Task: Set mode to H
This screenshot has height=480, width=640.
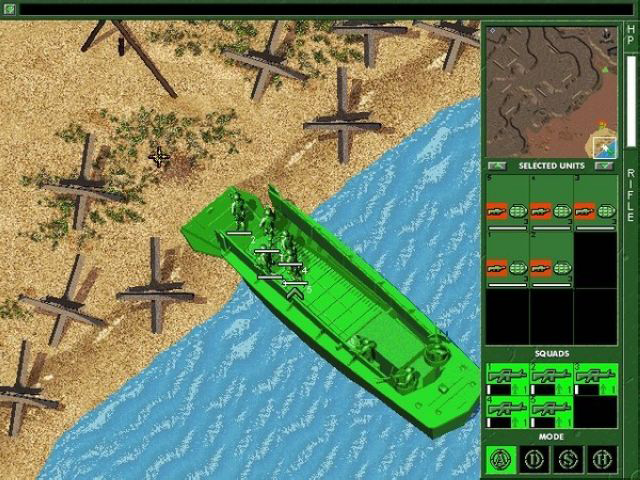Action: tap(600, 460)
